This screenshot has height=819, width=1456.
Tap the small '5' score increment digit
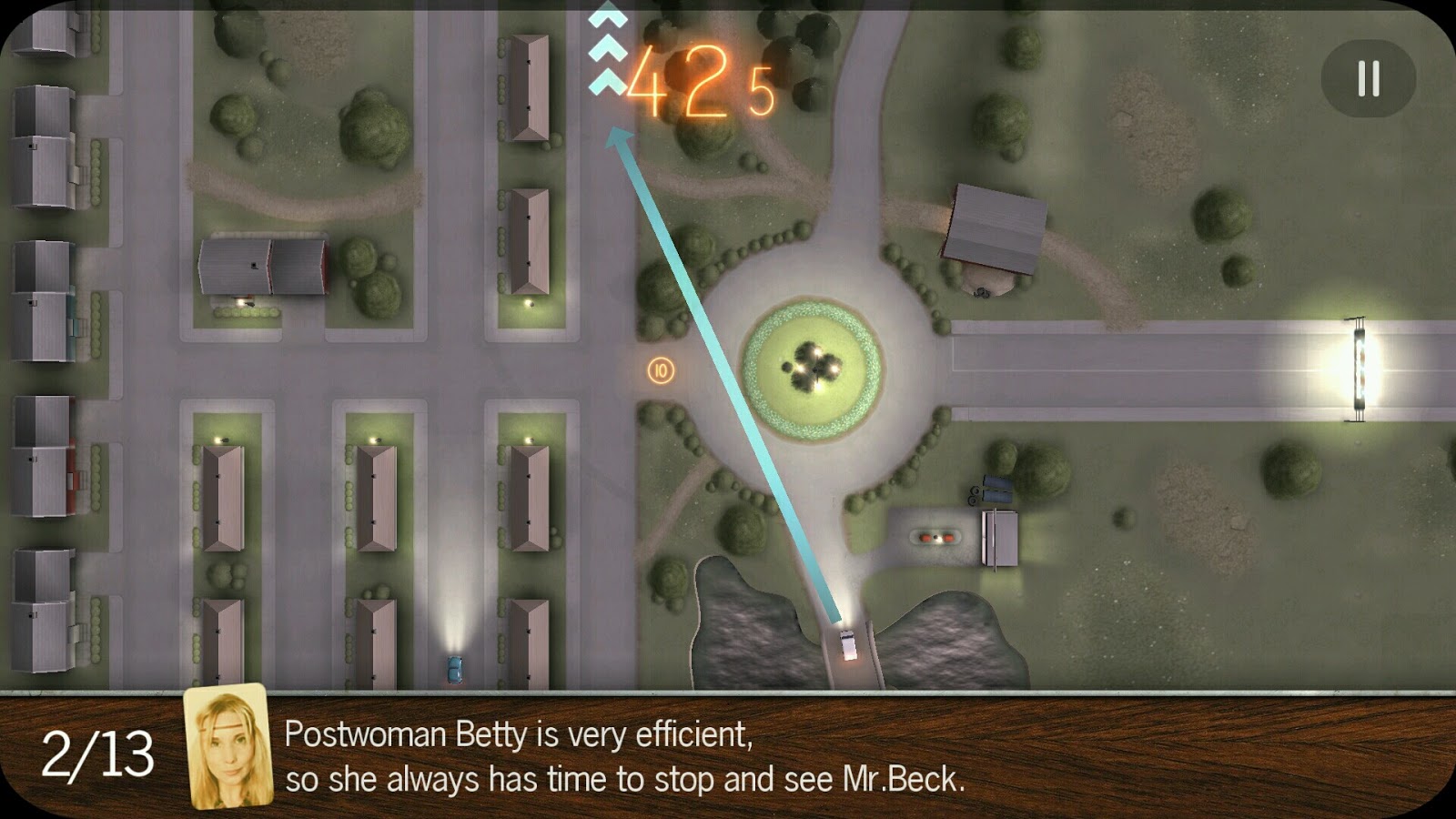[x=763, y=91]
